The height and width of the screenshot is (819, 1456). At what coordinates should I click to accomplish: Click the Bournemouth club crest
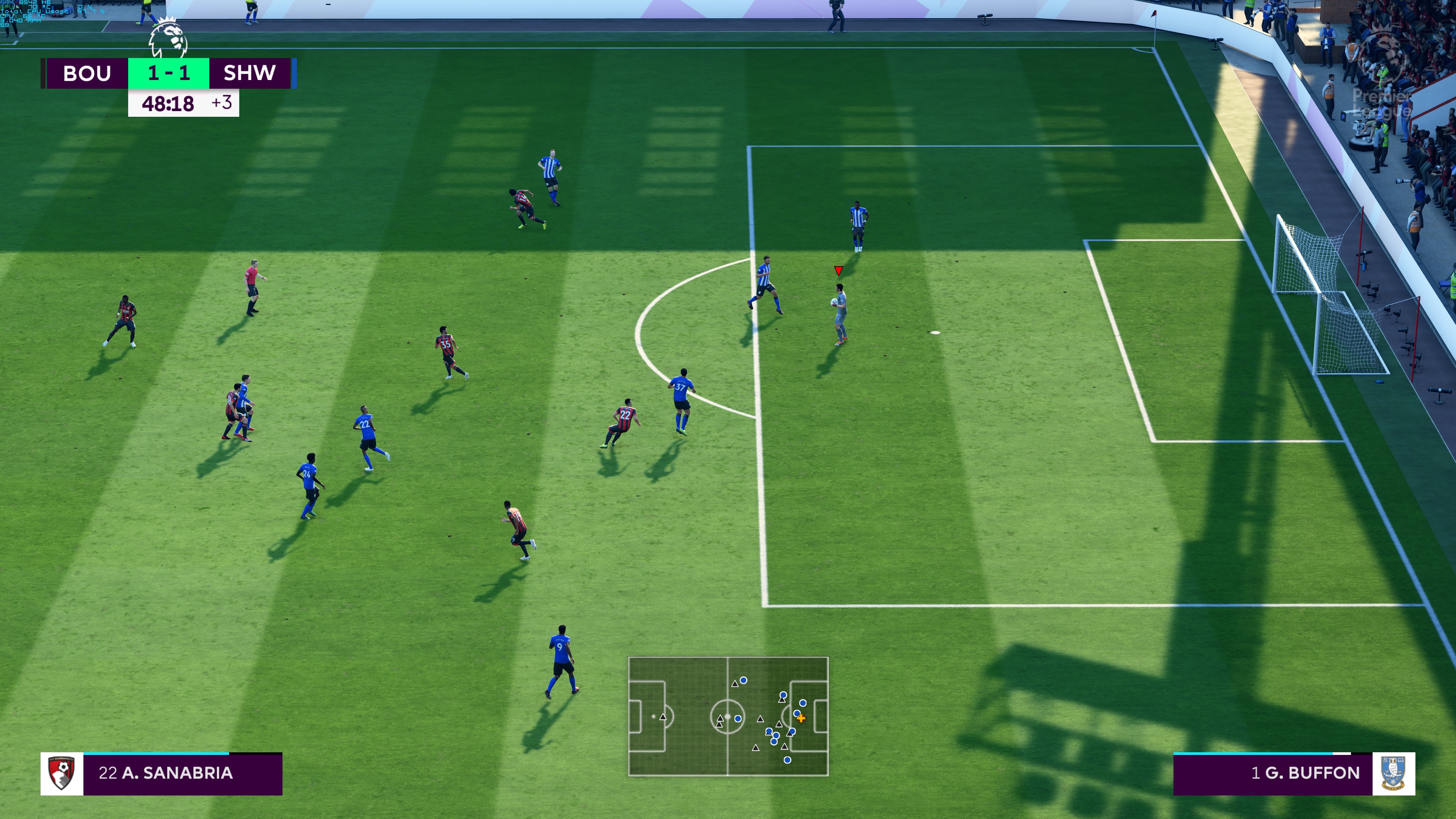[61, 773]
